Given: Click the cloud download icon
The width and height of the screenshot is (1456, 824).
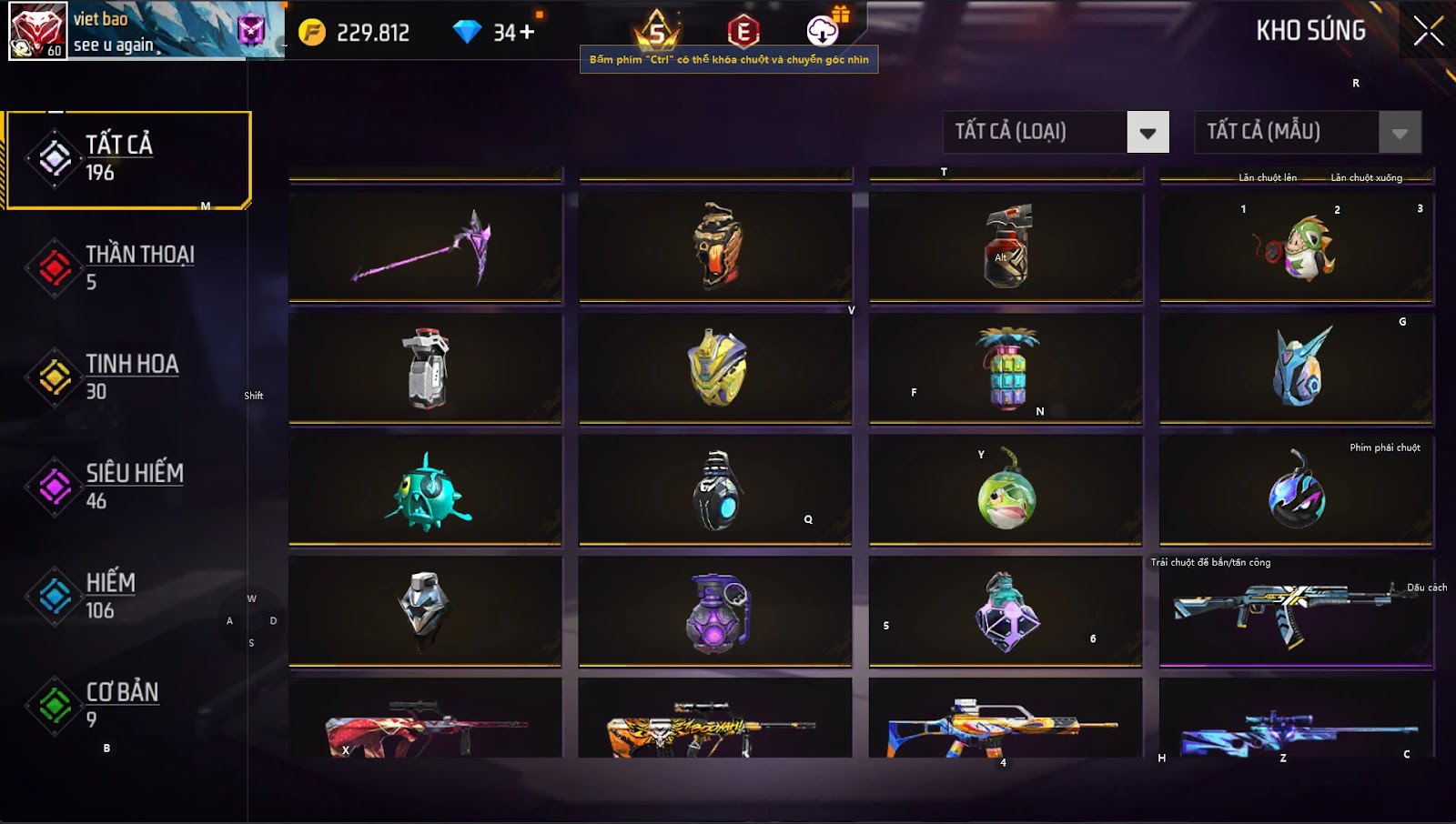Looking at the screenshot, I should coord(823,31).
